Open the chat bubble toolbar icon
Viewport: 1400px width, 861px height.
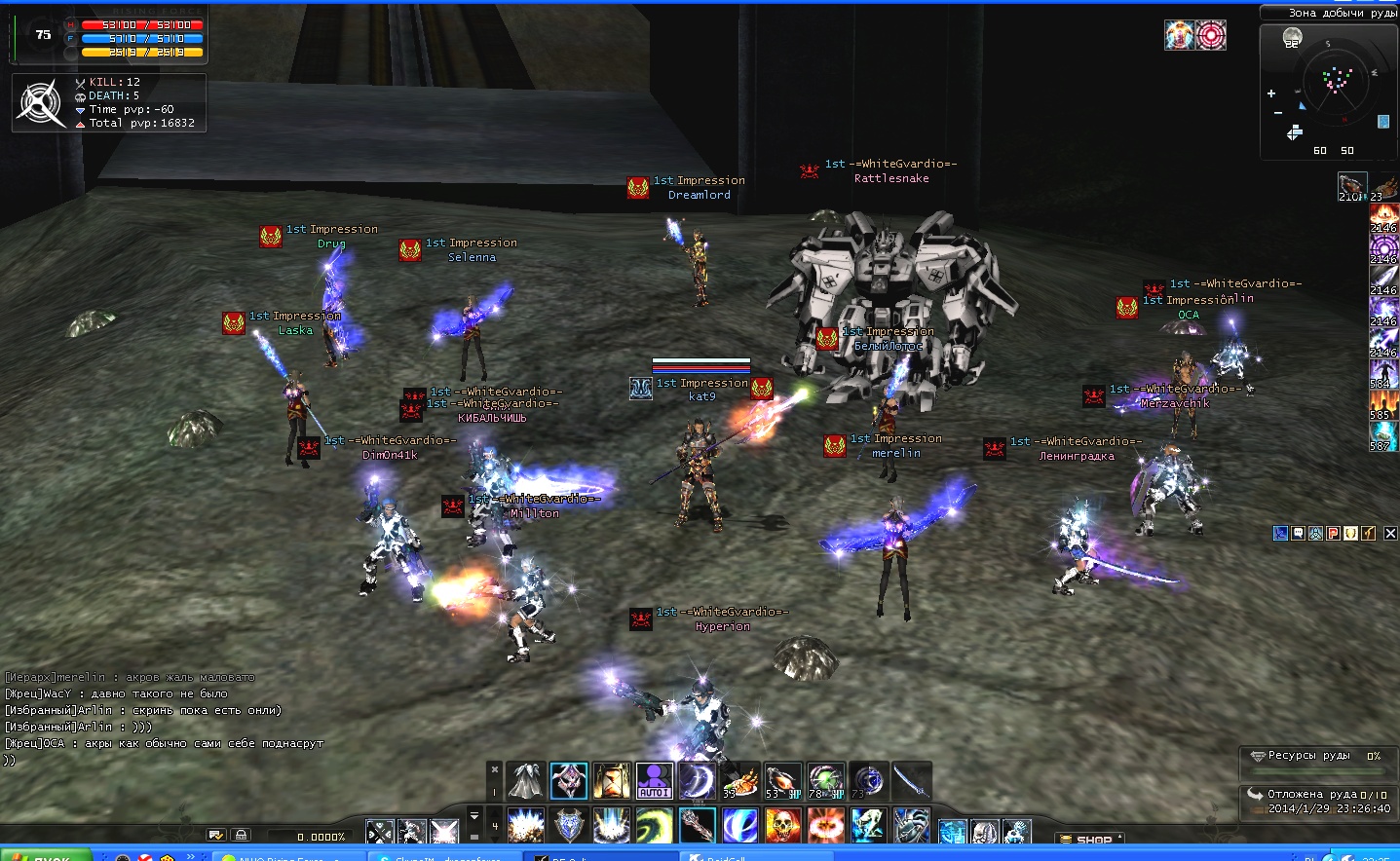coord(1298,533)
